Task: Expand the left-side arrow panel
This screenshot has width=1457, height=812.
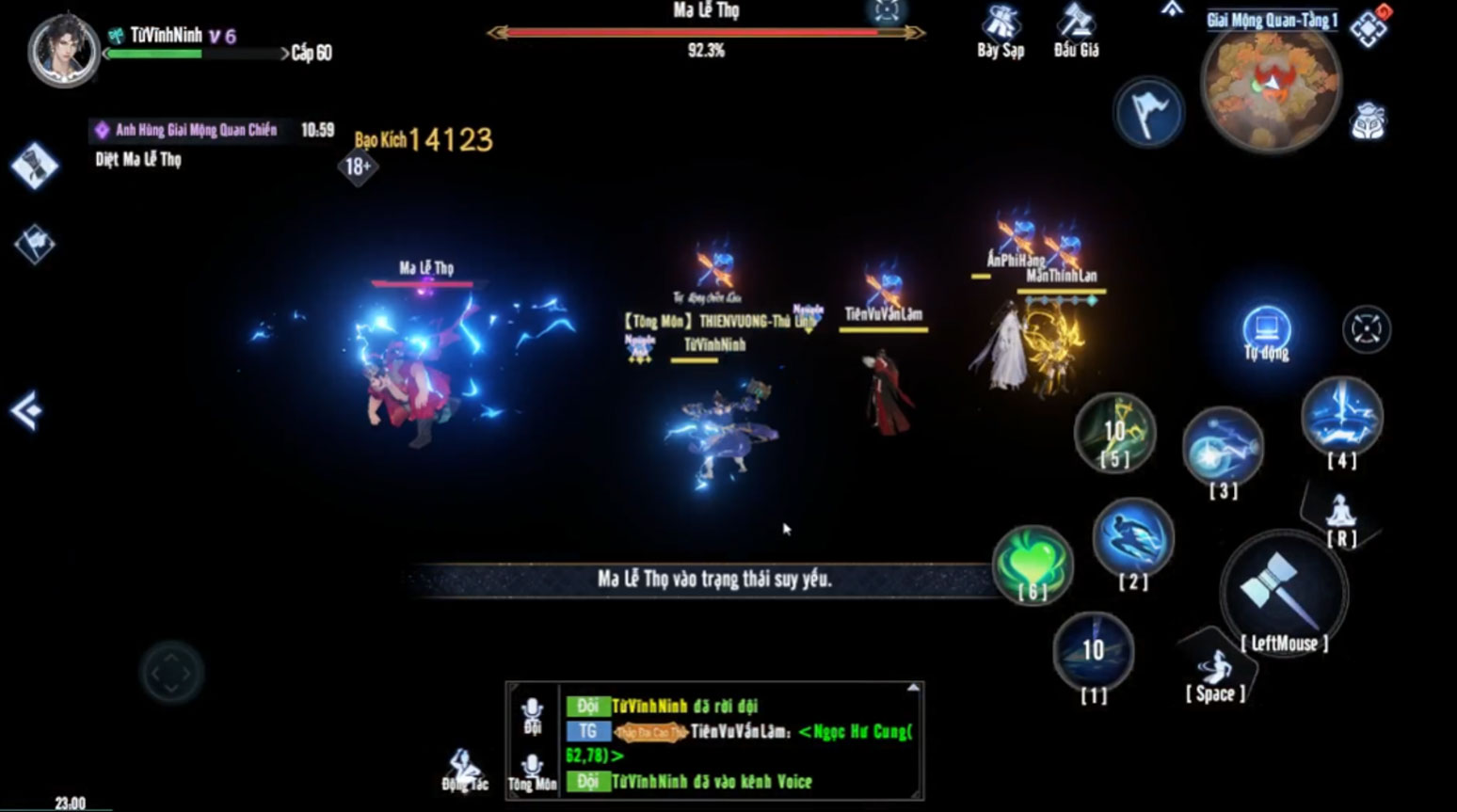Action: pos(26,410)
